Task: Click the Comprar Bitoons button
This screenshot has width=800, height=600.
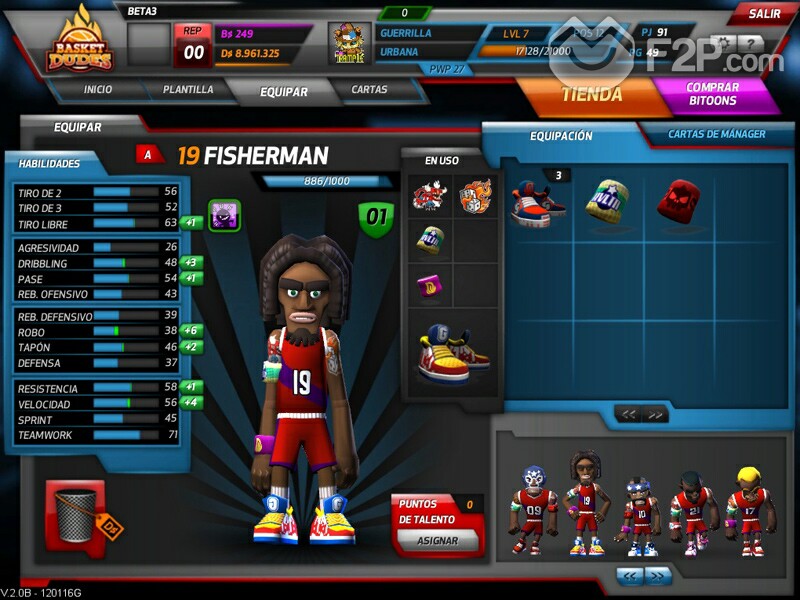Action: pyautogui.click(x=712, y=94)
